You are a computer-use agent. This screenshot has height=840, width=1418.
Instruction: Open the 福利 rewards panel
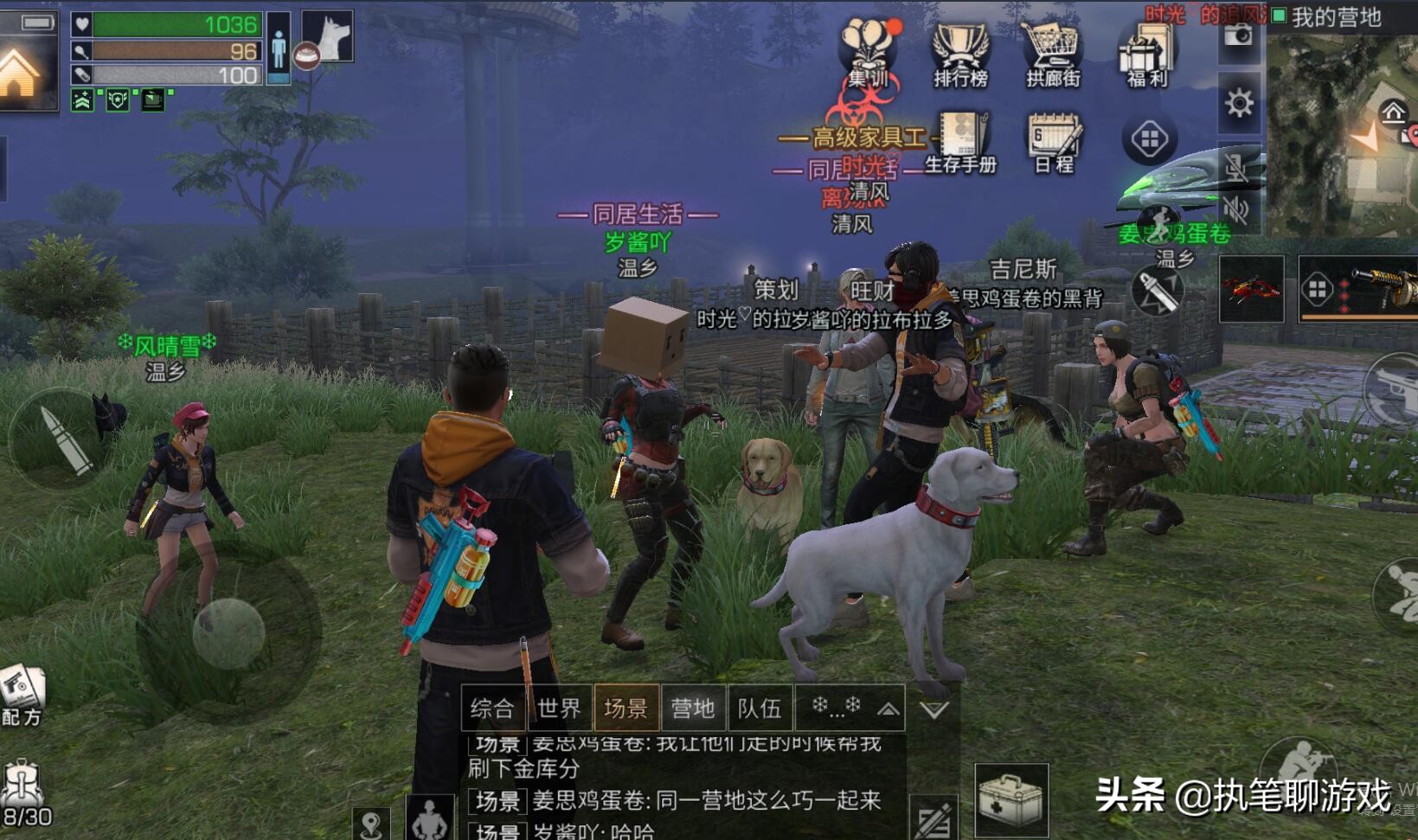coord(1144,52)
